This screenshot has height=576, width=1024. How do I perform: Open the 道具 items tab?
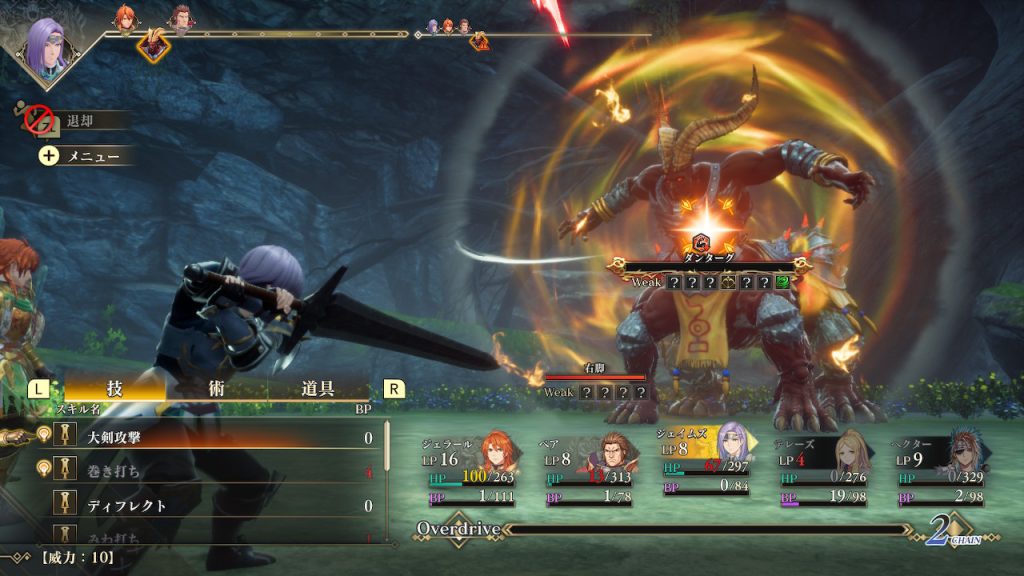(x=318, y=389)
